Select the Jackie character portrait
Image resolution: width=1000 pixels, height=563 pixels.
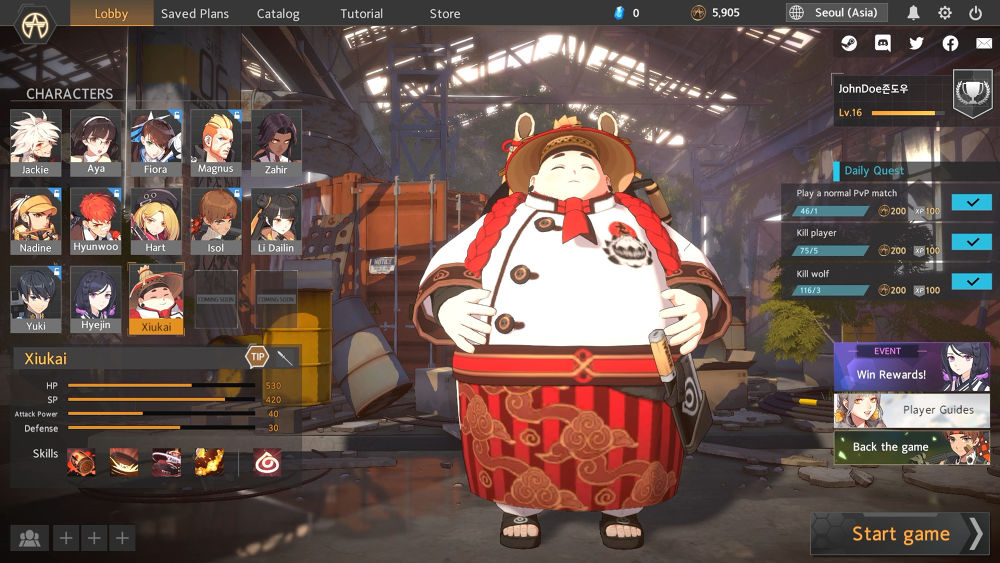point(35,142)
